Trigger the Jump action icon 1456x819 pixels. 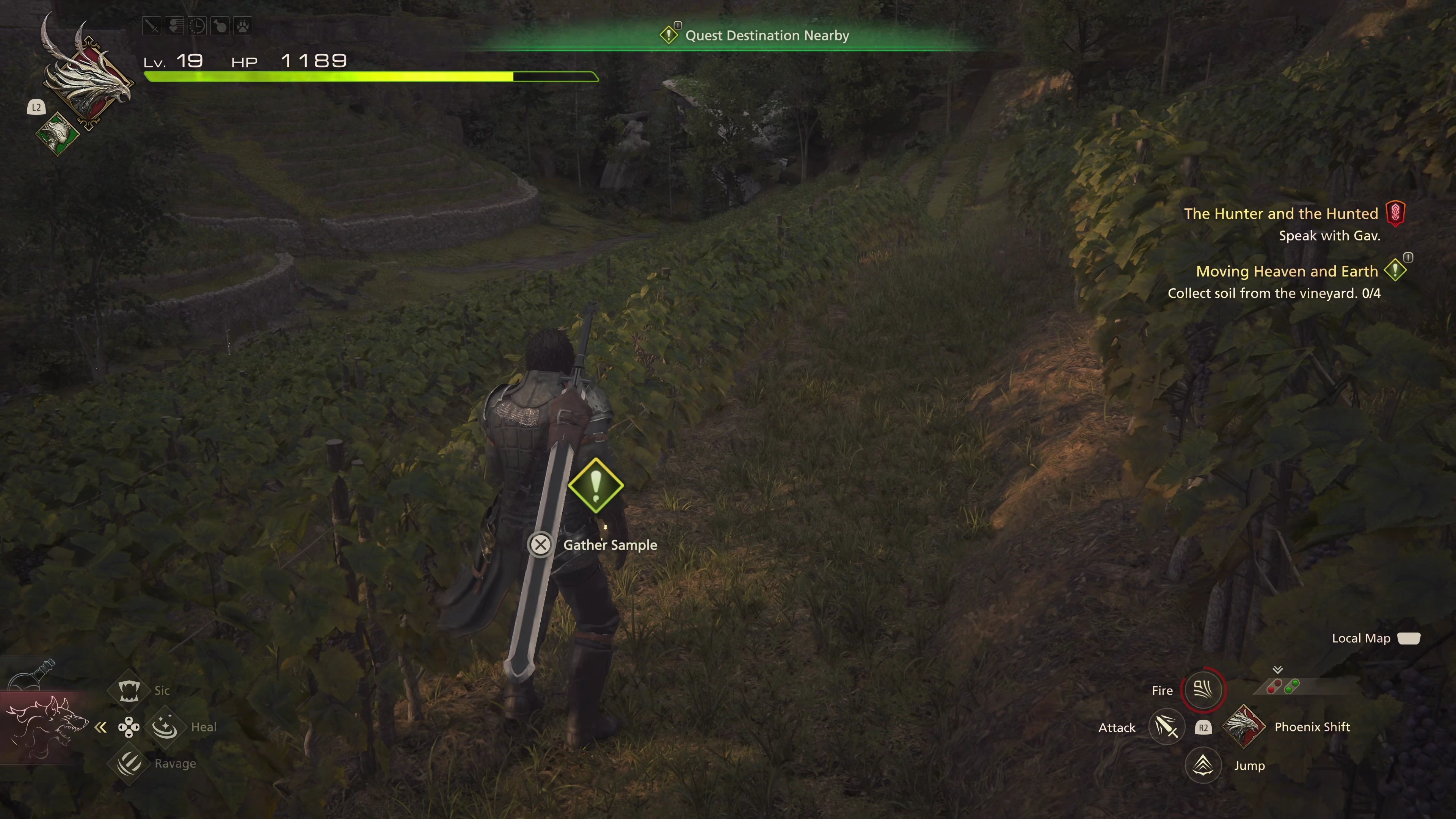pyautogui.click(x=1203, y=765)
